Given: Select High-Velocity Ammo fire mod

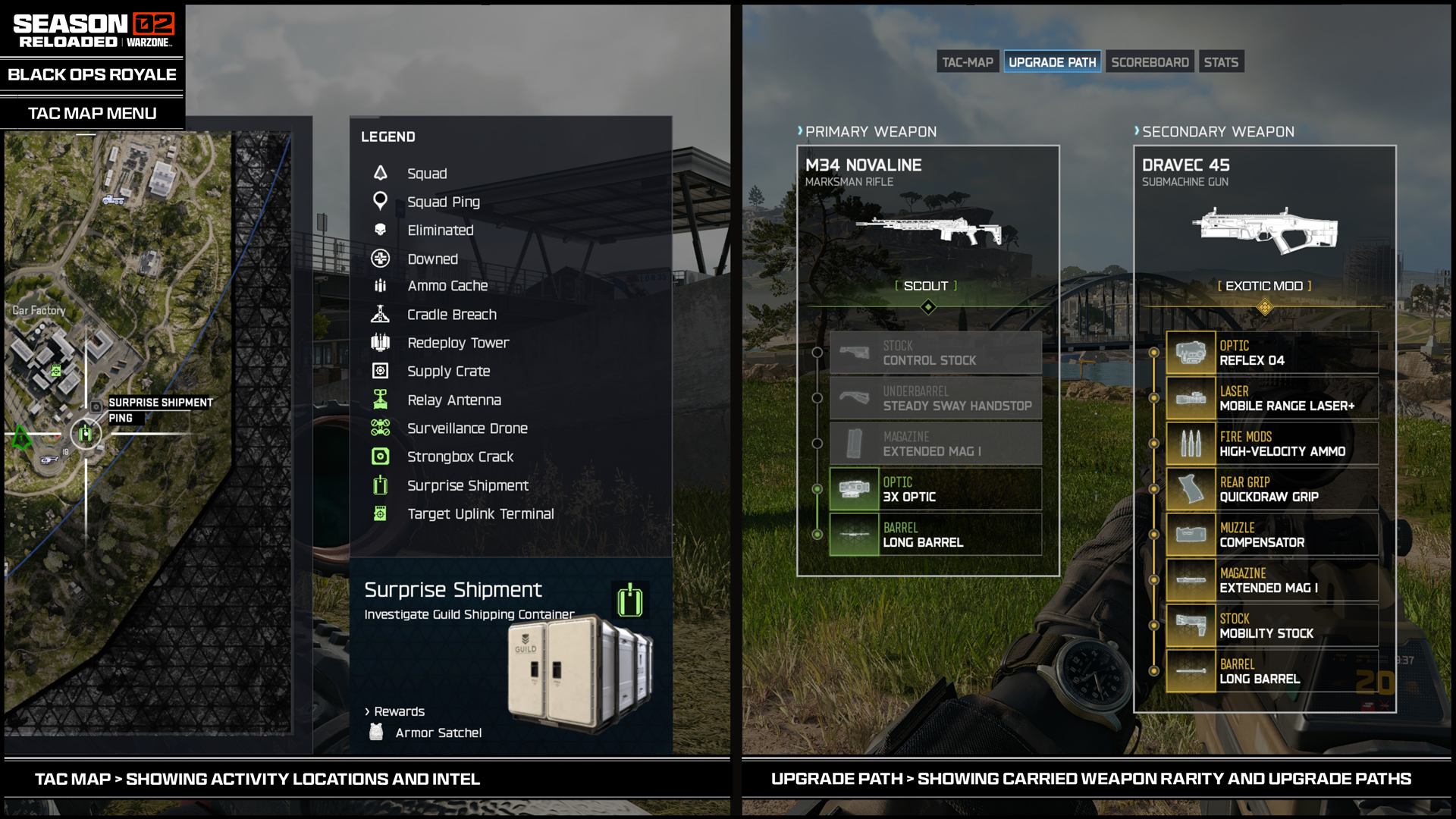Looking at the screenshot, I should click(x=1272, y=444).
